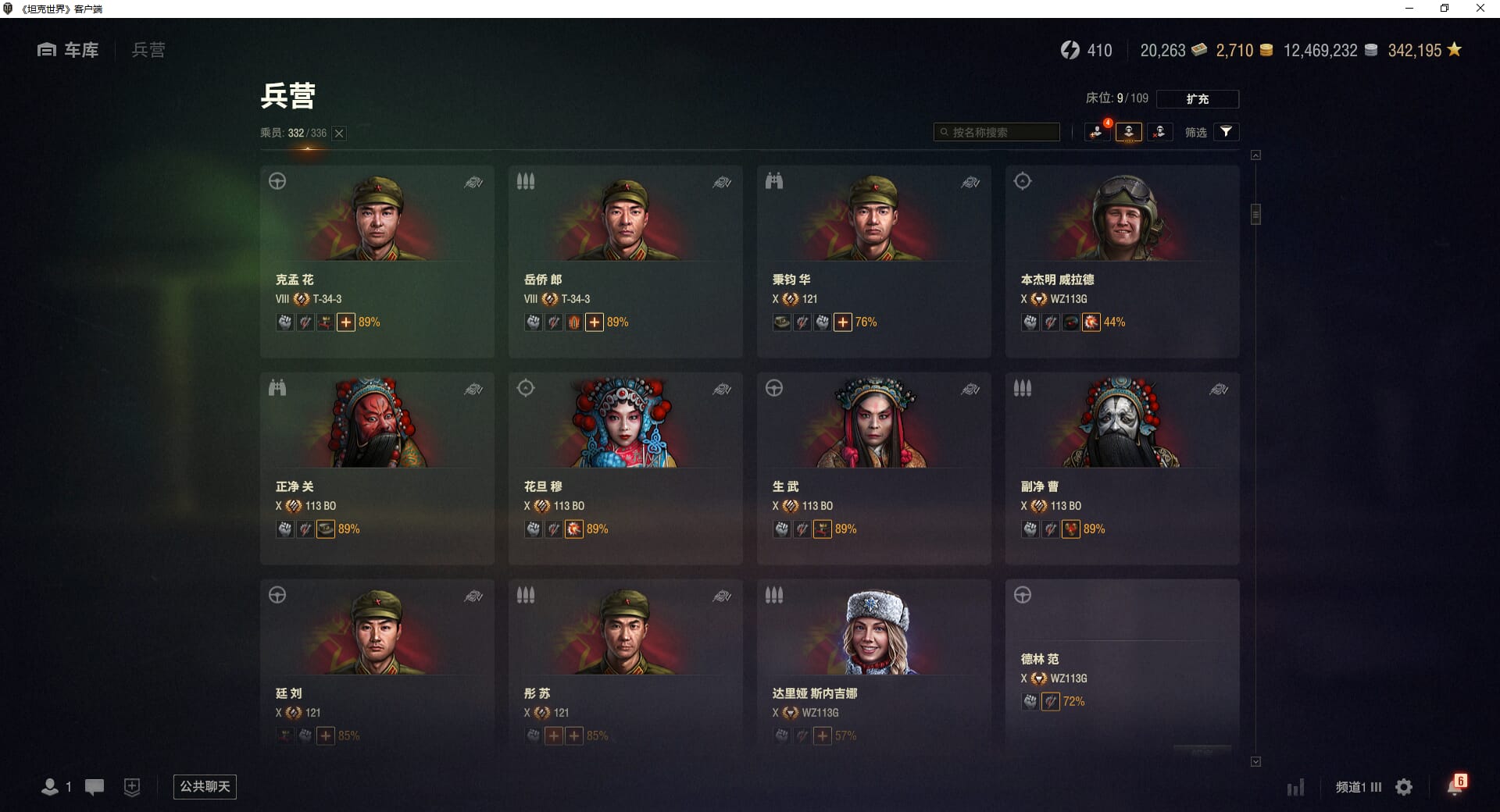
Task: Clear the crew count filter with X
Action: tap(339, 134)
